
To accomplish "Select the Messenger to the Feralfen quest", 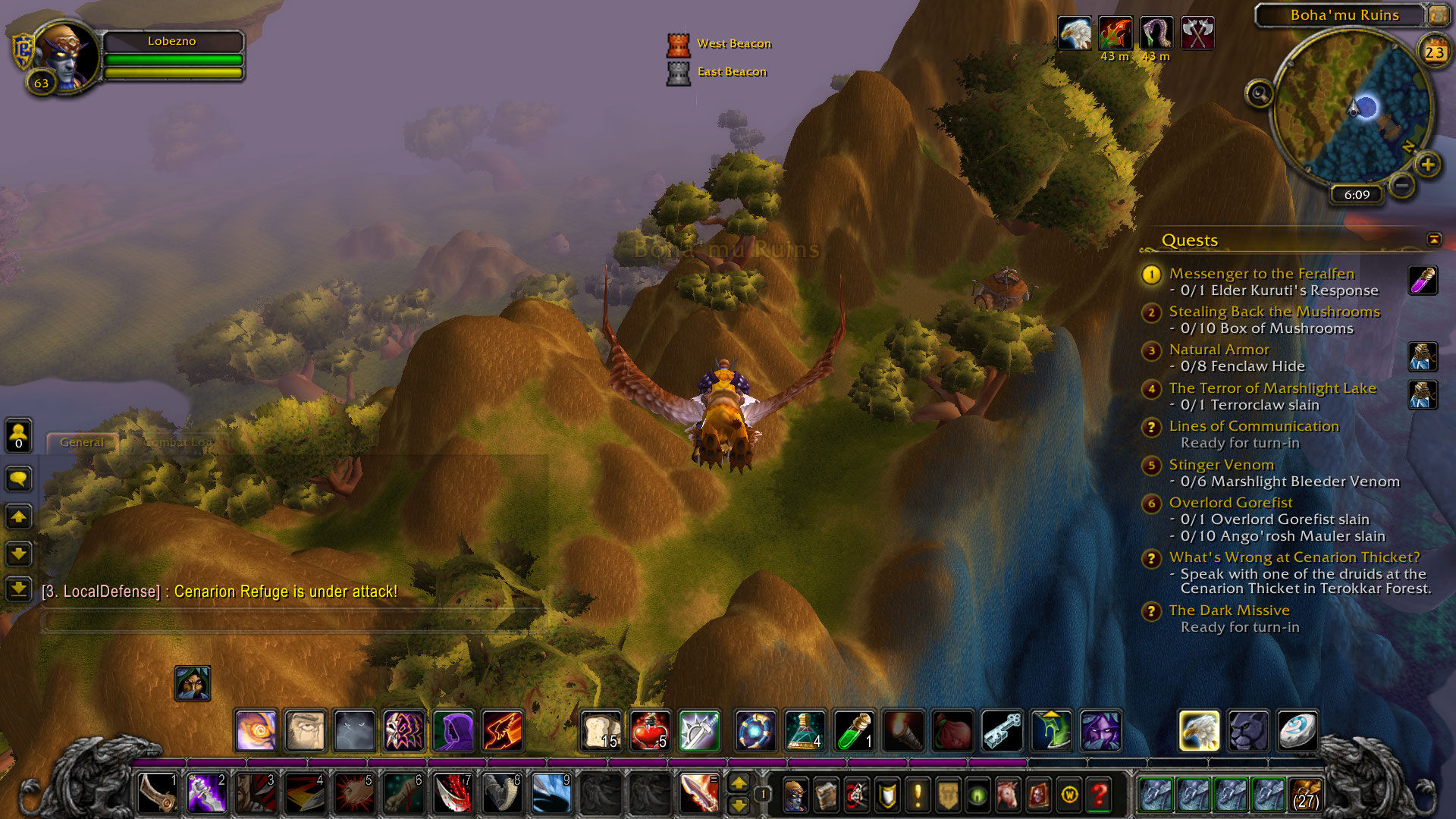I will 1261,274.
